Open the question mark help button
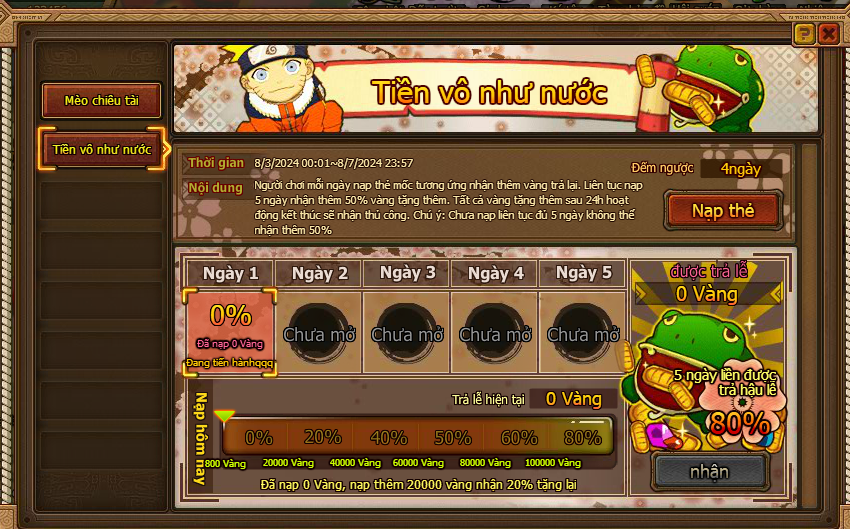Image resolution: width=850 pixels, height=529 pixels. coord(804,34)
